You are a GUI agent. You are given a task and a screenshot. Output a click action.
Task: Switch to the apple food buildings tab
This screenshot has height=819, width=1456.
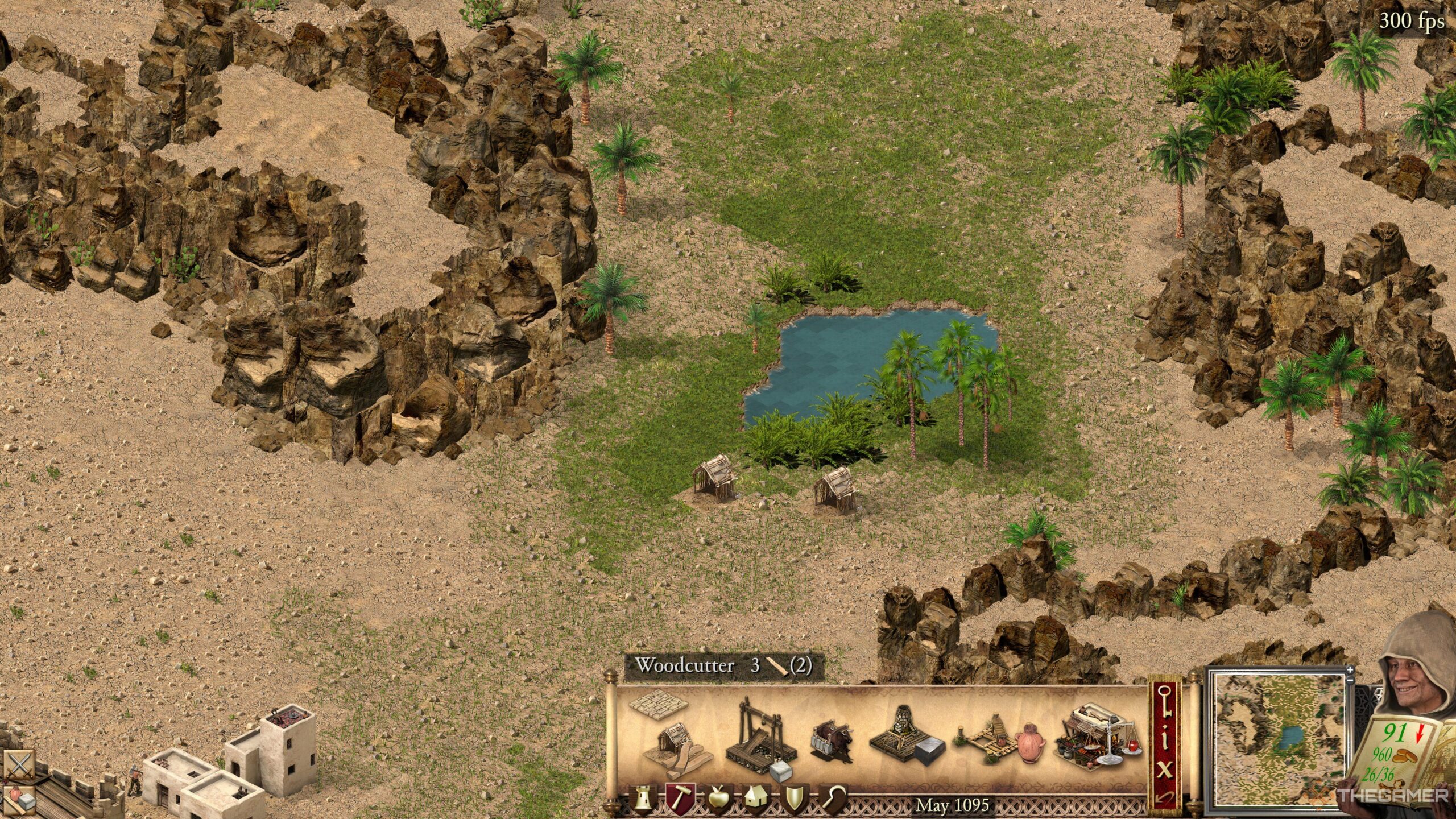[x=718, y=800]
